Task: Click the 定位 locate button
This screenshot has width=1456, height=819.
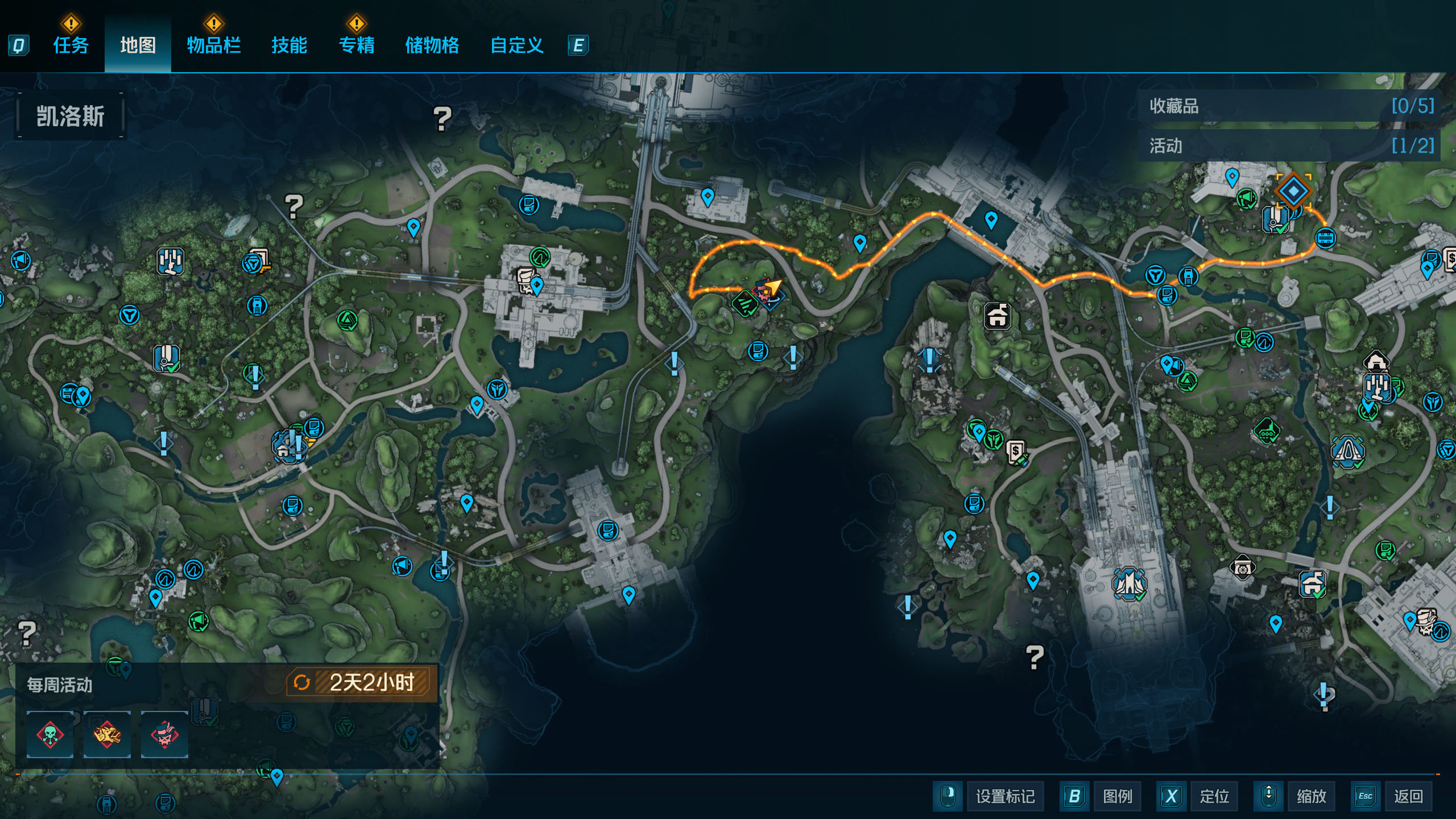Action: point(1214,796)
